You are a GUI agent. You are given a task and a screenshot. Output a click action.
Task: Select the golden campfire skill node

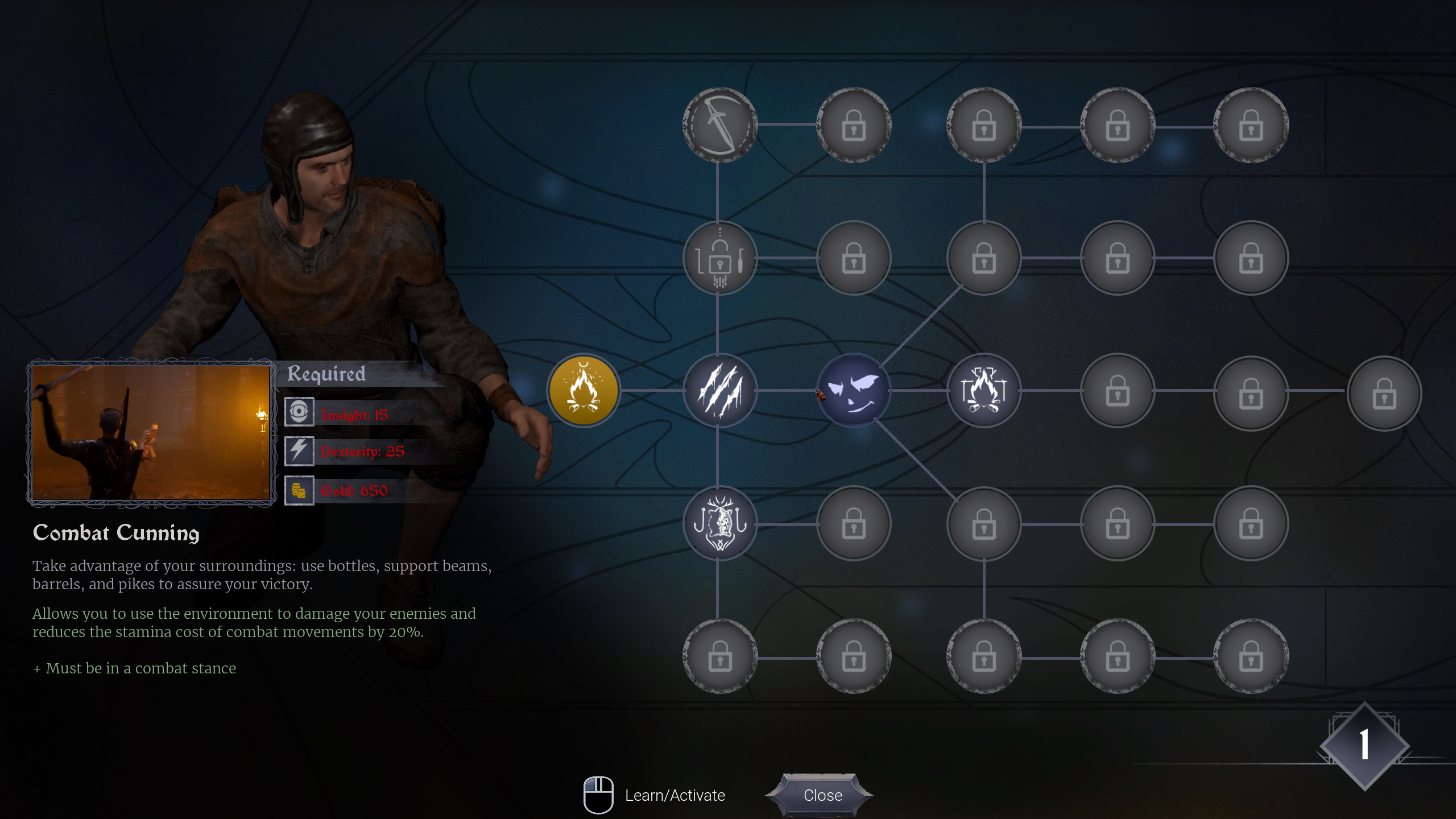(583, 391)
